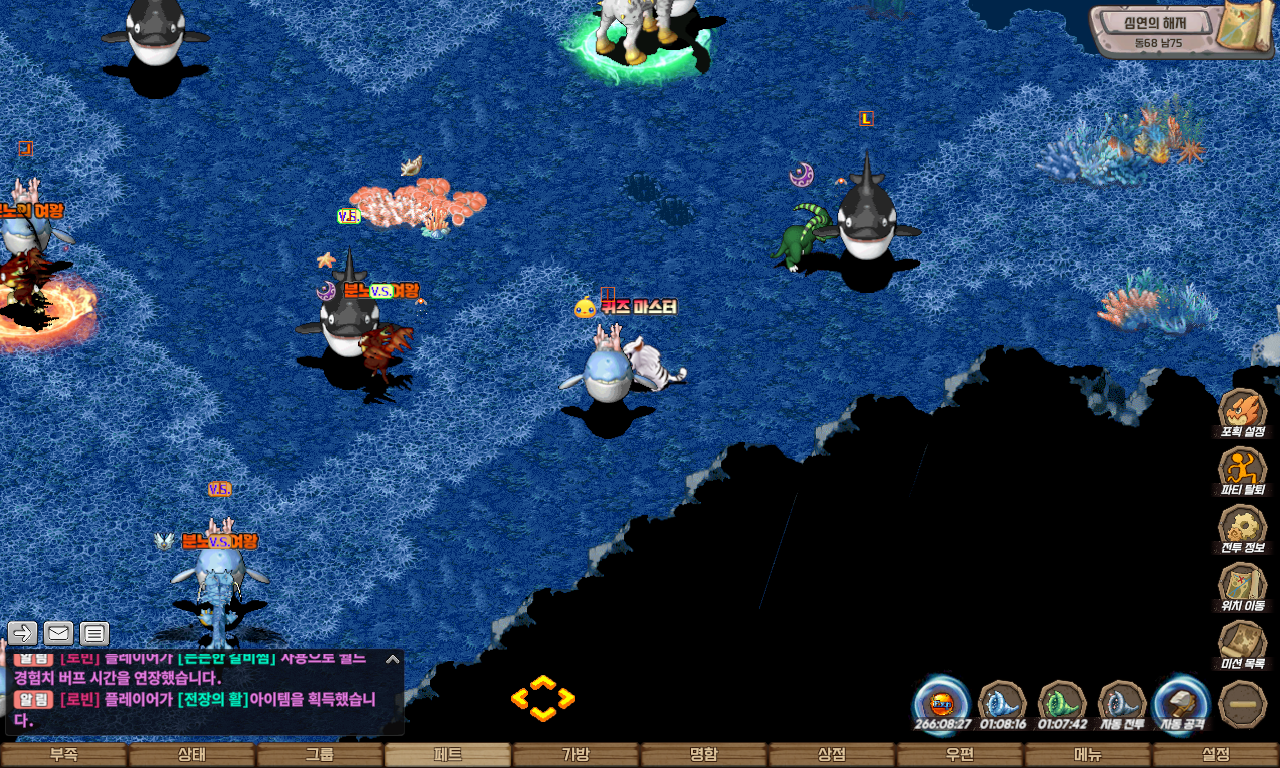The height and width of the screenshot is (768, 1280).
Task: Check the 우편 (mail) menu
Action: [x=960, y=755]
